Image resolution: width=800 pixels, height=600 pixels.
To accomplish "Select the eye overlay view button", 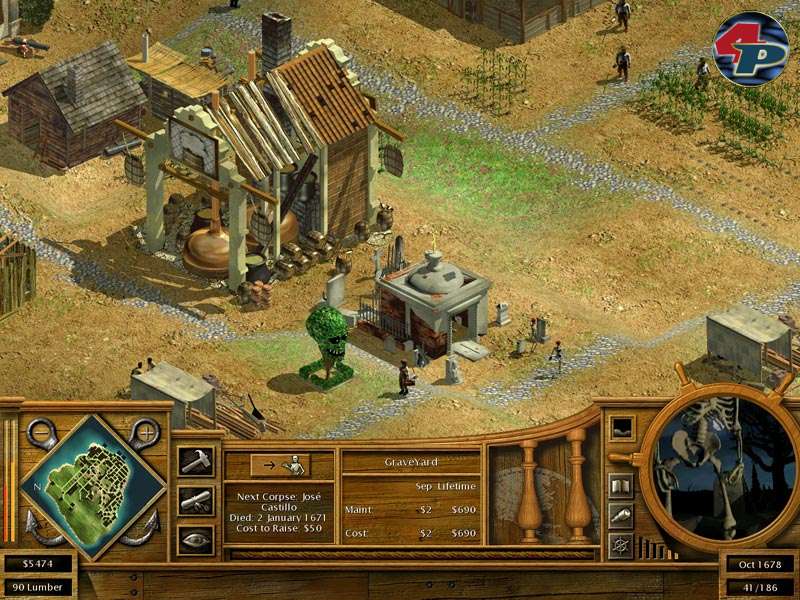I will click(195, 540).
